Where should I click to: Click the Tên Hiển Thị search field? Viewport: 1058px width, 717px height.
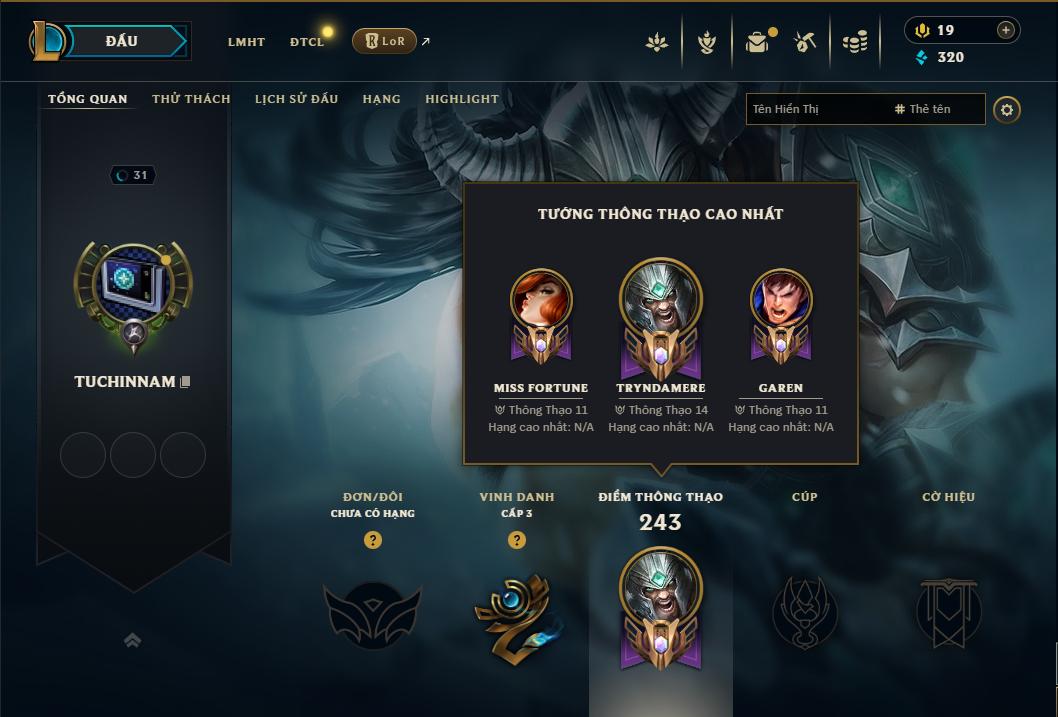coord(815,109)
